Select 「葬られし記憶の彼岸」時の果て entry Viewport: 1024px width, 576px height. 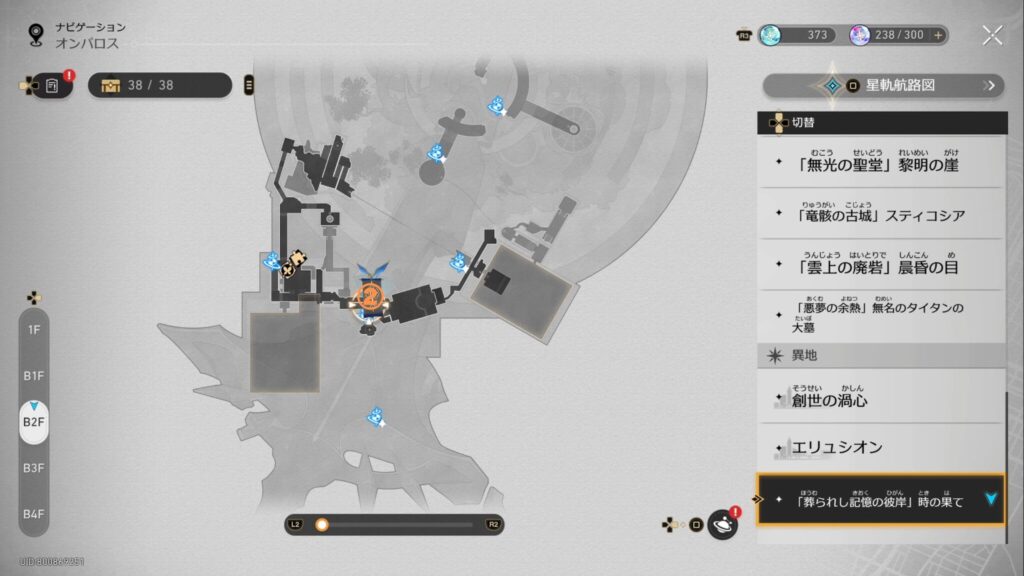pos(880,500)
